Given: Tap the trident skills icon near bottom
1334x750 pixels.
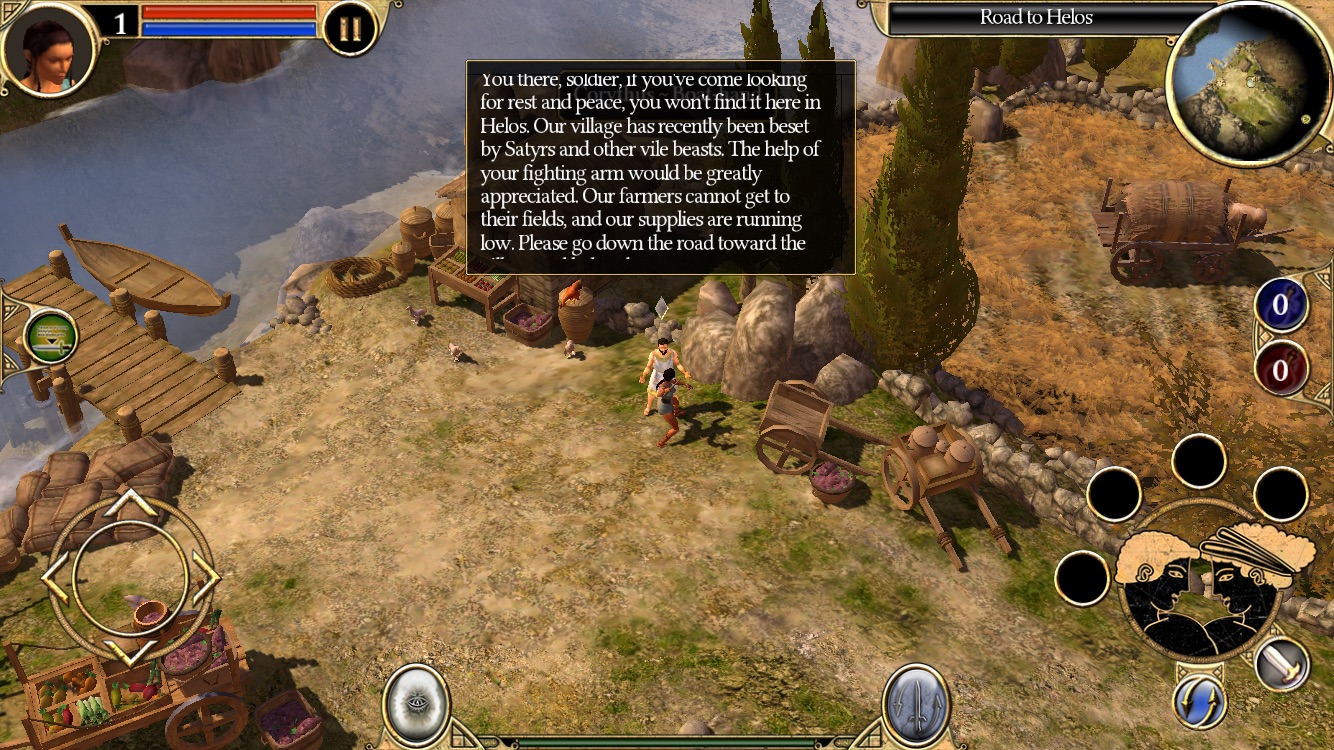Looking at the screenshot, I should click(913, 702).
